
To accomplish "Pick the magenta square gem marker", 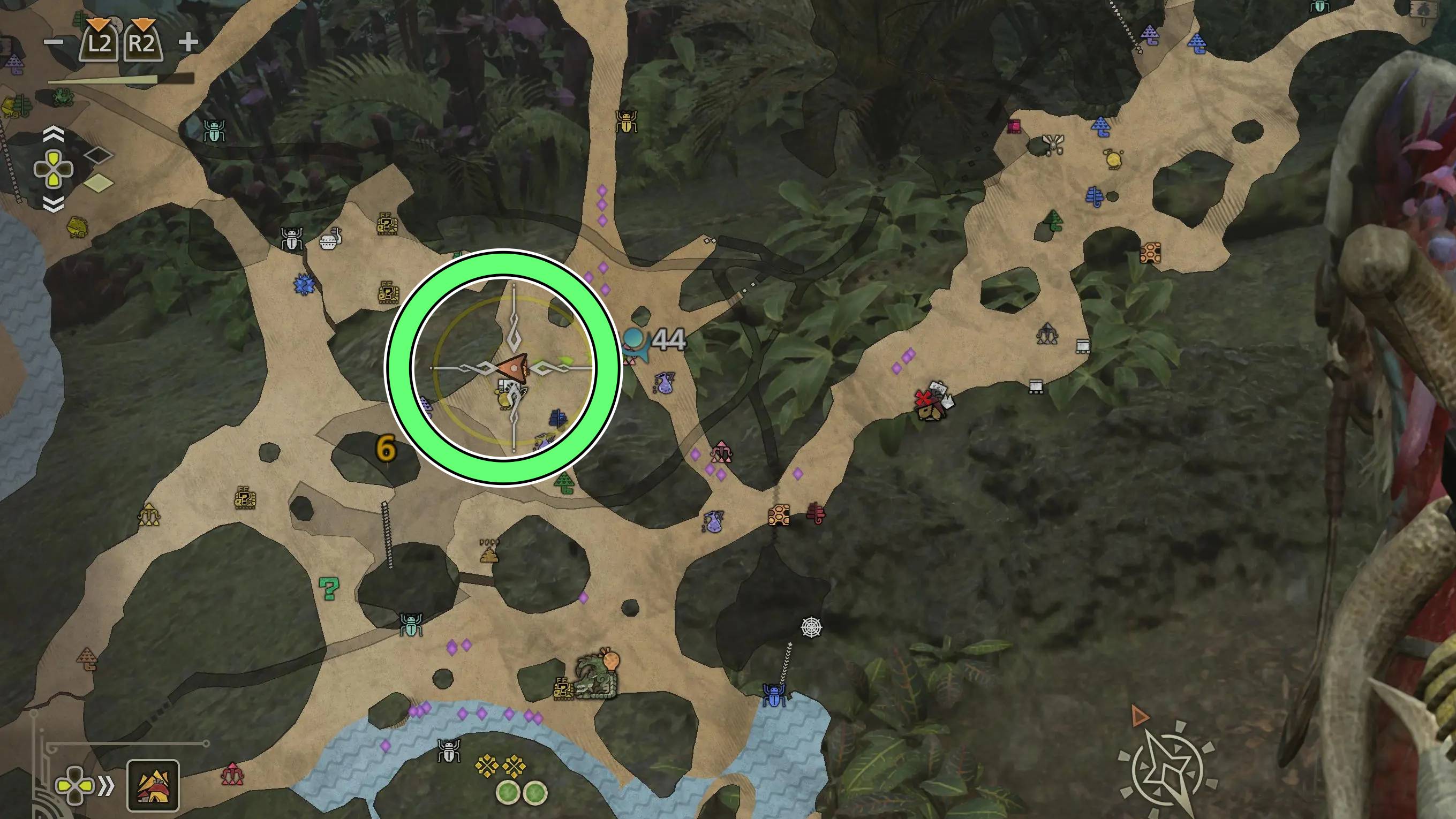I will 1015,126.
